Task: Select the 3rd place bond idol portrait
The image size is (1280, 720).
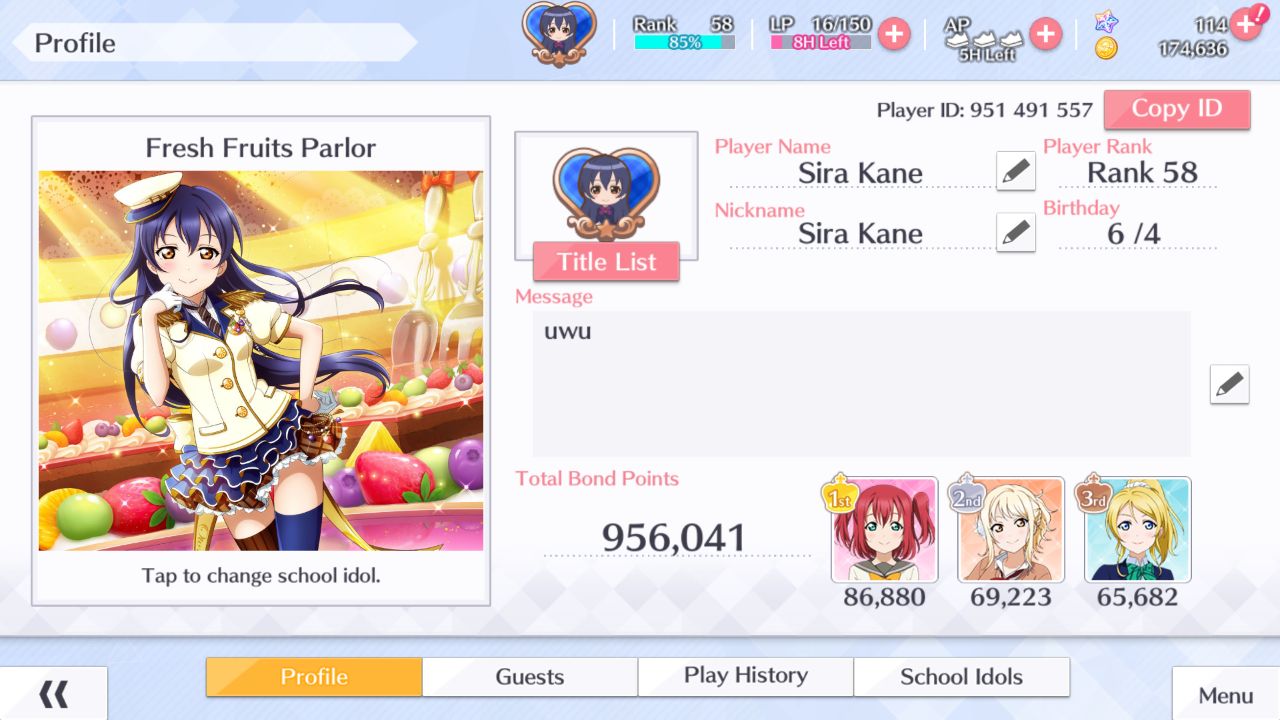Action: pos(1137,530)
